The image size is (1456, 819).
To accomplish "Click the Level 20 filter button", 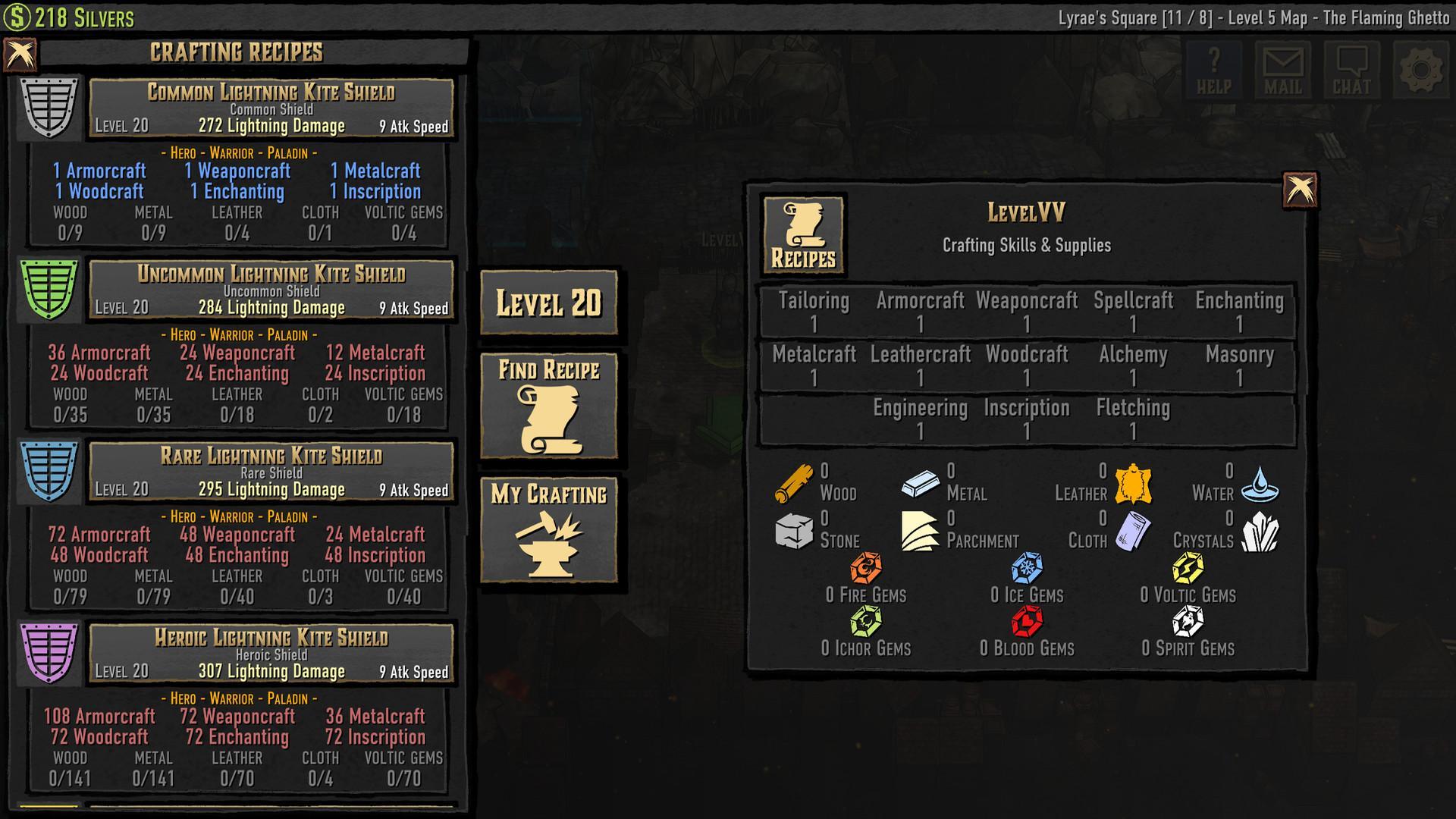I will point(549,303).
